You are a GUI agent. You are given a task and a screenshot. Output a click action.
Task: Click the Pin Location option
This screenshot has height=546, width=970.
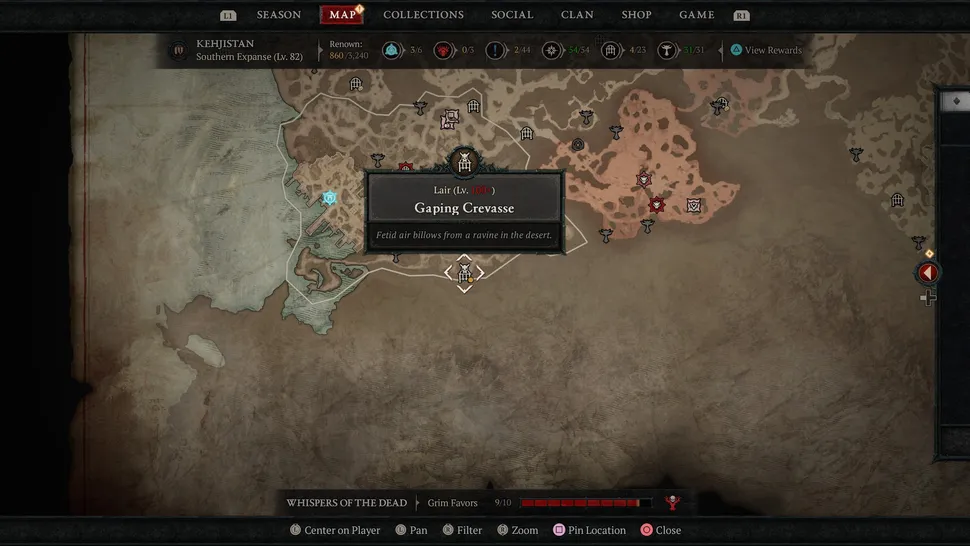click(x=590, y=530)
